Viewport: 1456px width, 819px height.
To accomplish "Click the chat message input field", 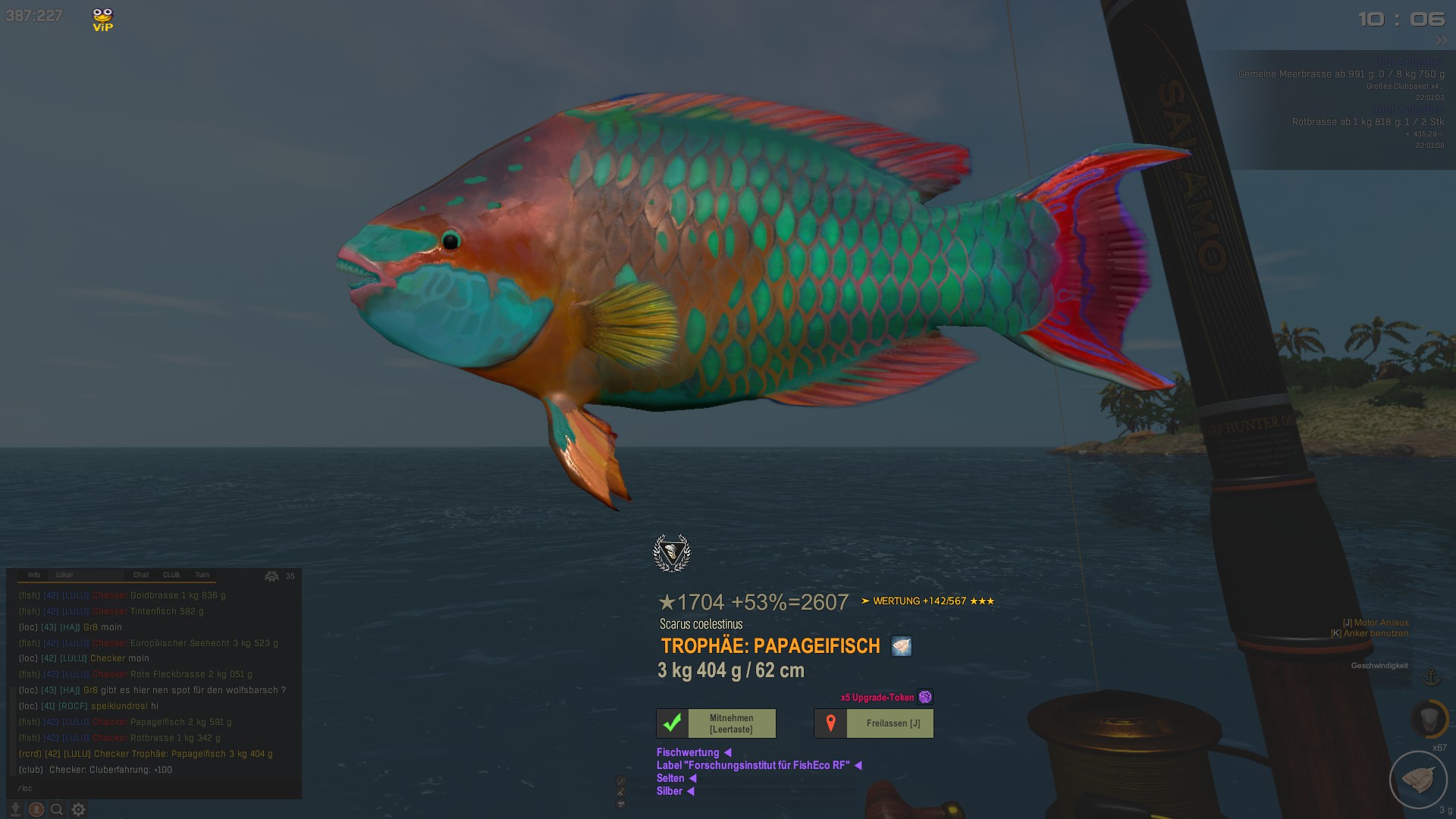I will 152,788.
